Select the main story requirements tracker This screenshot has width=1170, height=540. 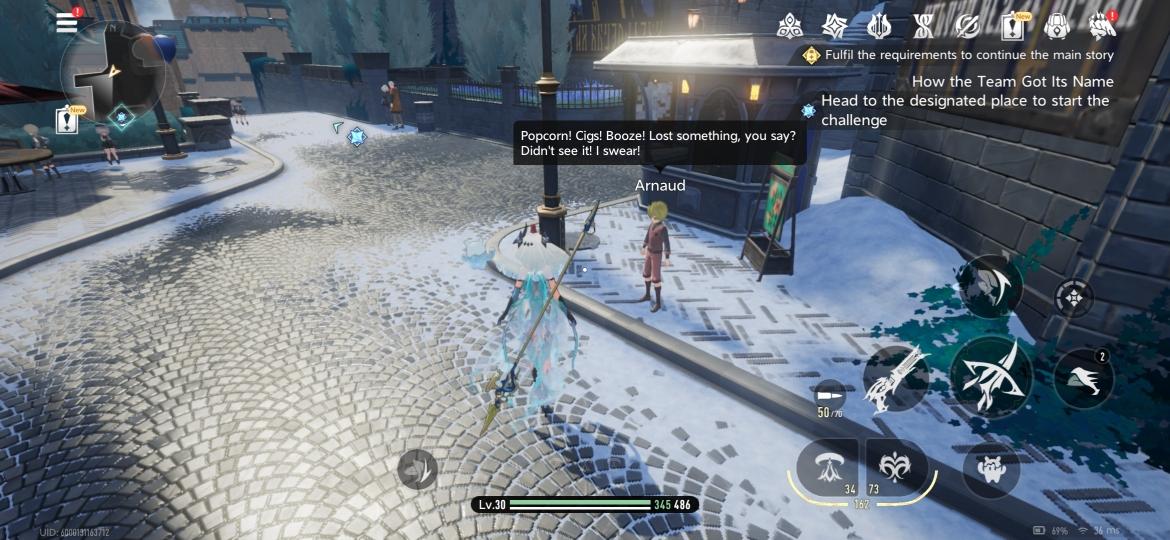click(958, 55)
